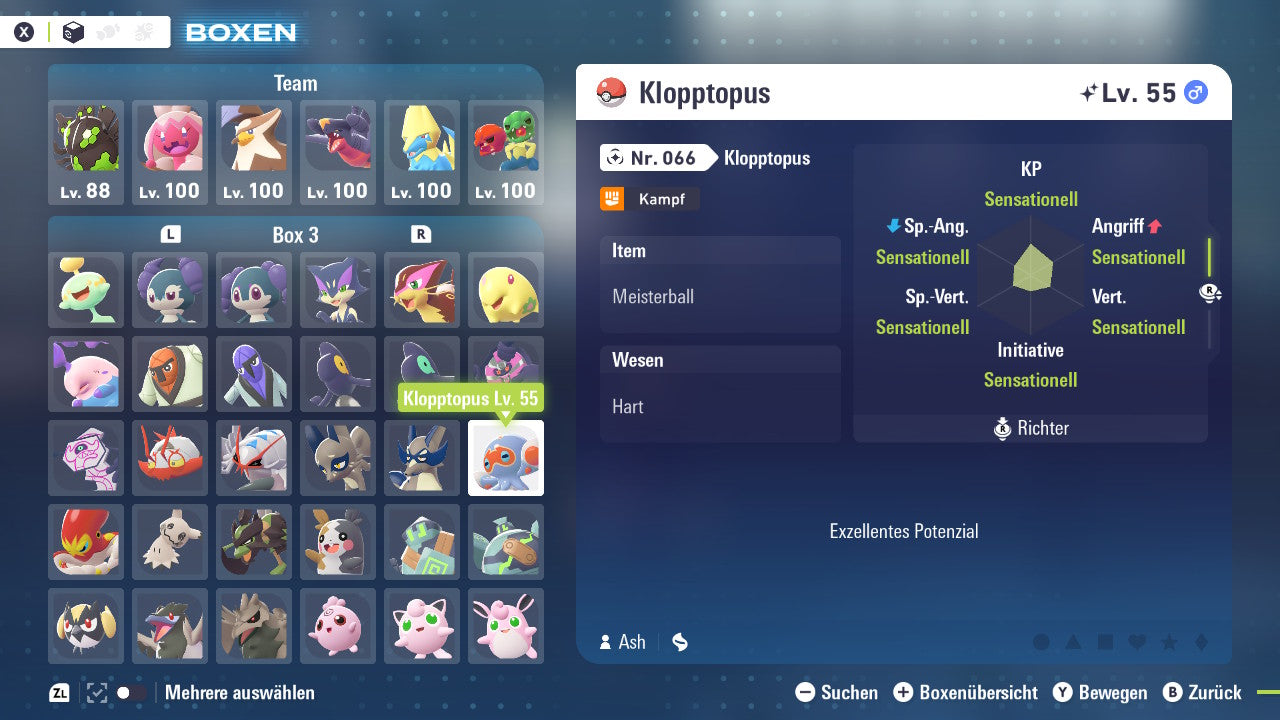Screen dimensions: 1280x720
Task: Toggle the Mehrere auswählen switch
Action: [131, 693]
